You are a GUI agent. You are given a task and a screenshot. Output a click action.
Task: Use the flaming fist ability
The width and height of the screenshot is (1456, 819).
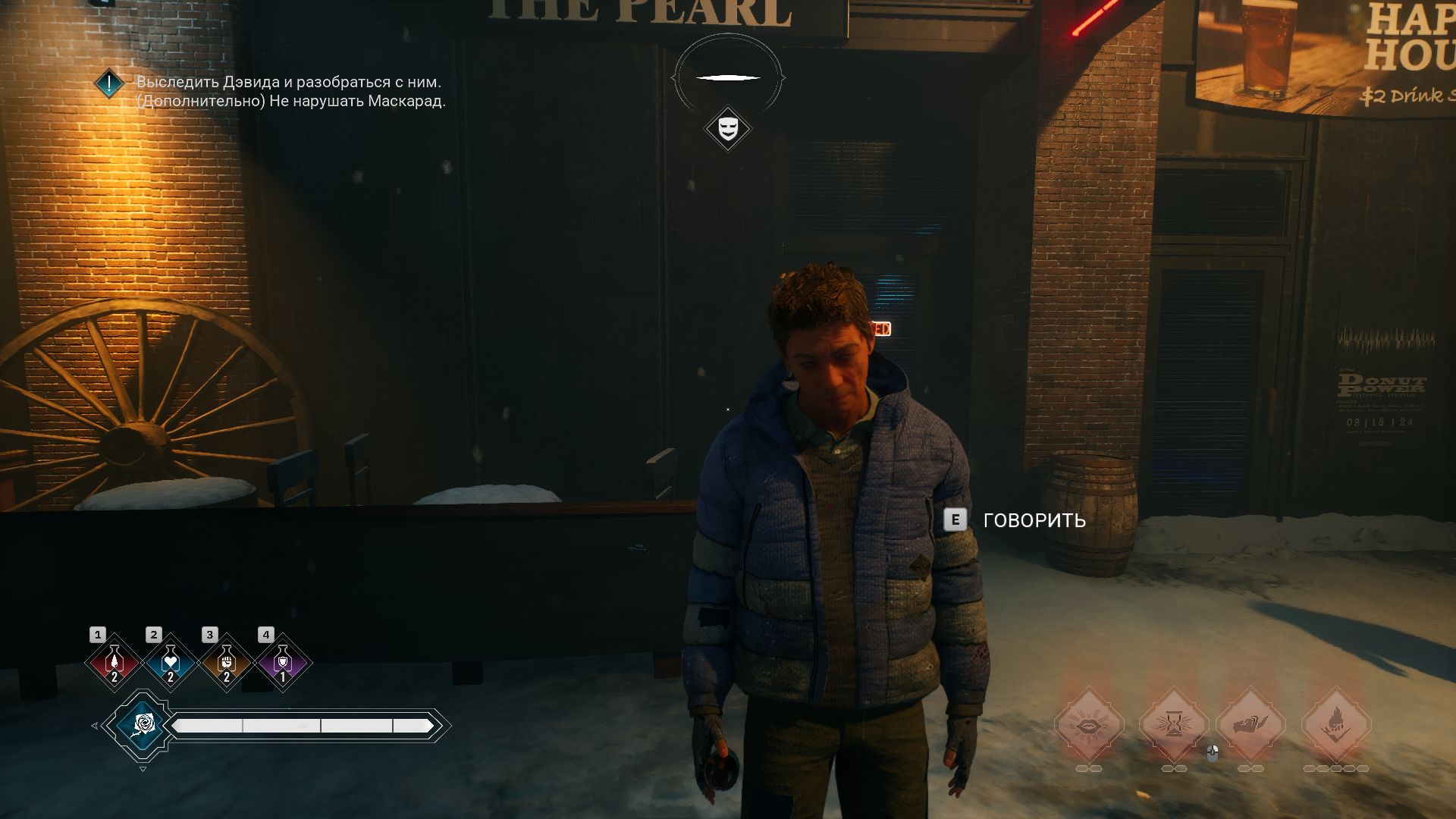[1336, 725]
